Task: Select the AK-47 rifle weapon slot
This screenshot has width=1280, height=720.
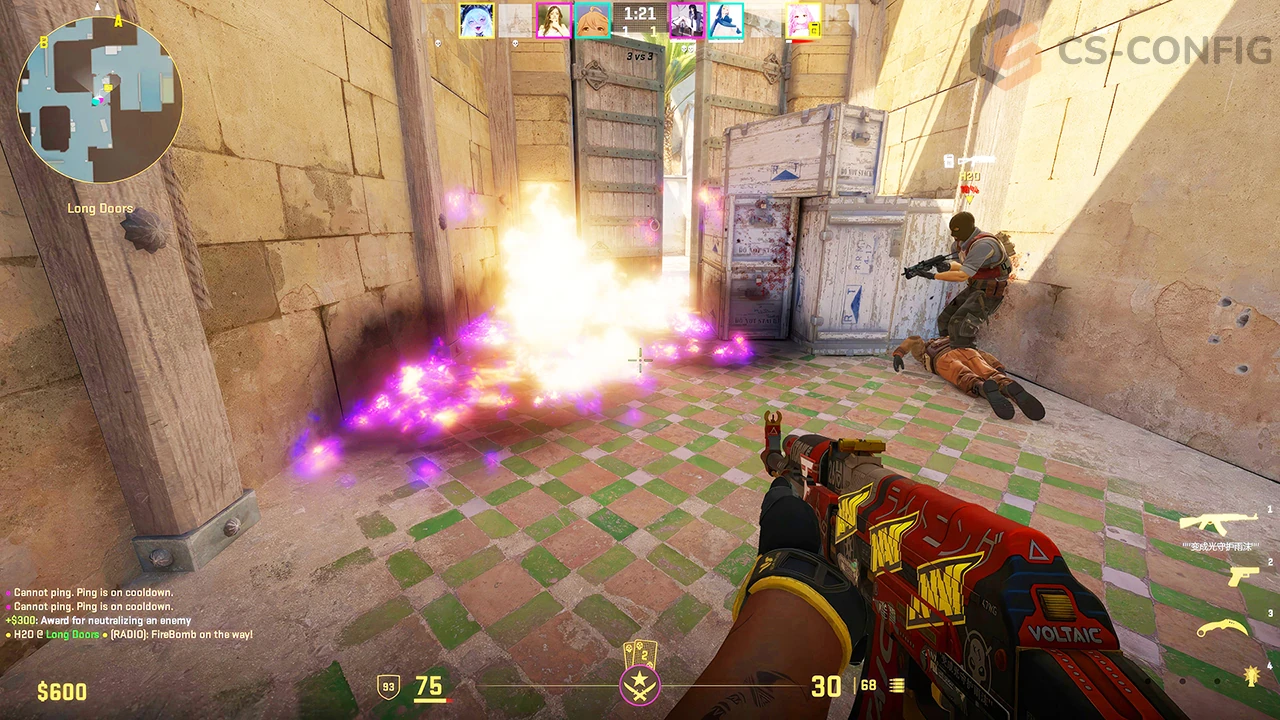Action: tap(1217, 522)
